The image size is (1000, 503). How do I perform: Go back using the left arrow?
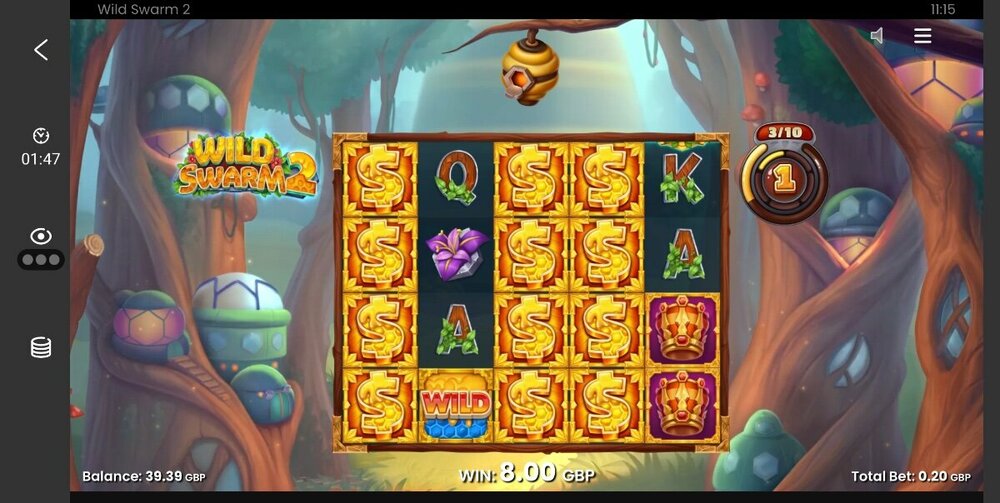pos(41,50)
